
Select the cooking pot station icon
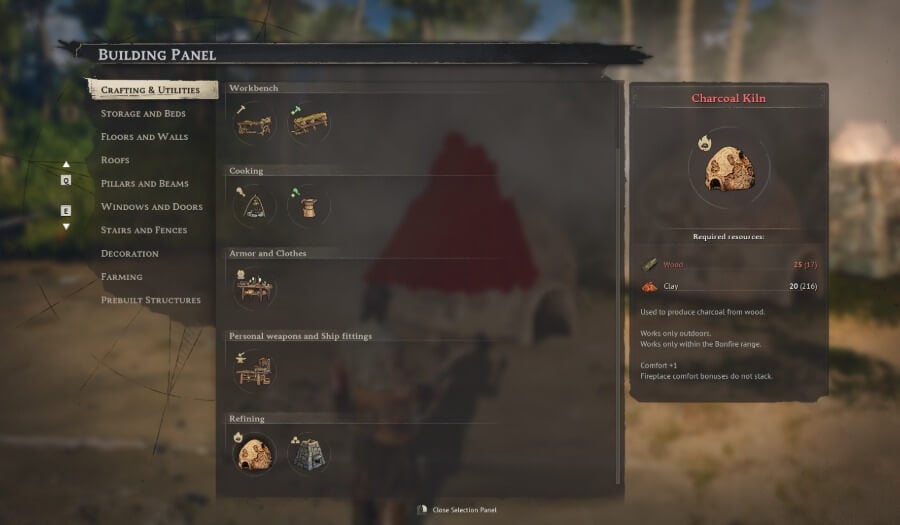[308, 206]
